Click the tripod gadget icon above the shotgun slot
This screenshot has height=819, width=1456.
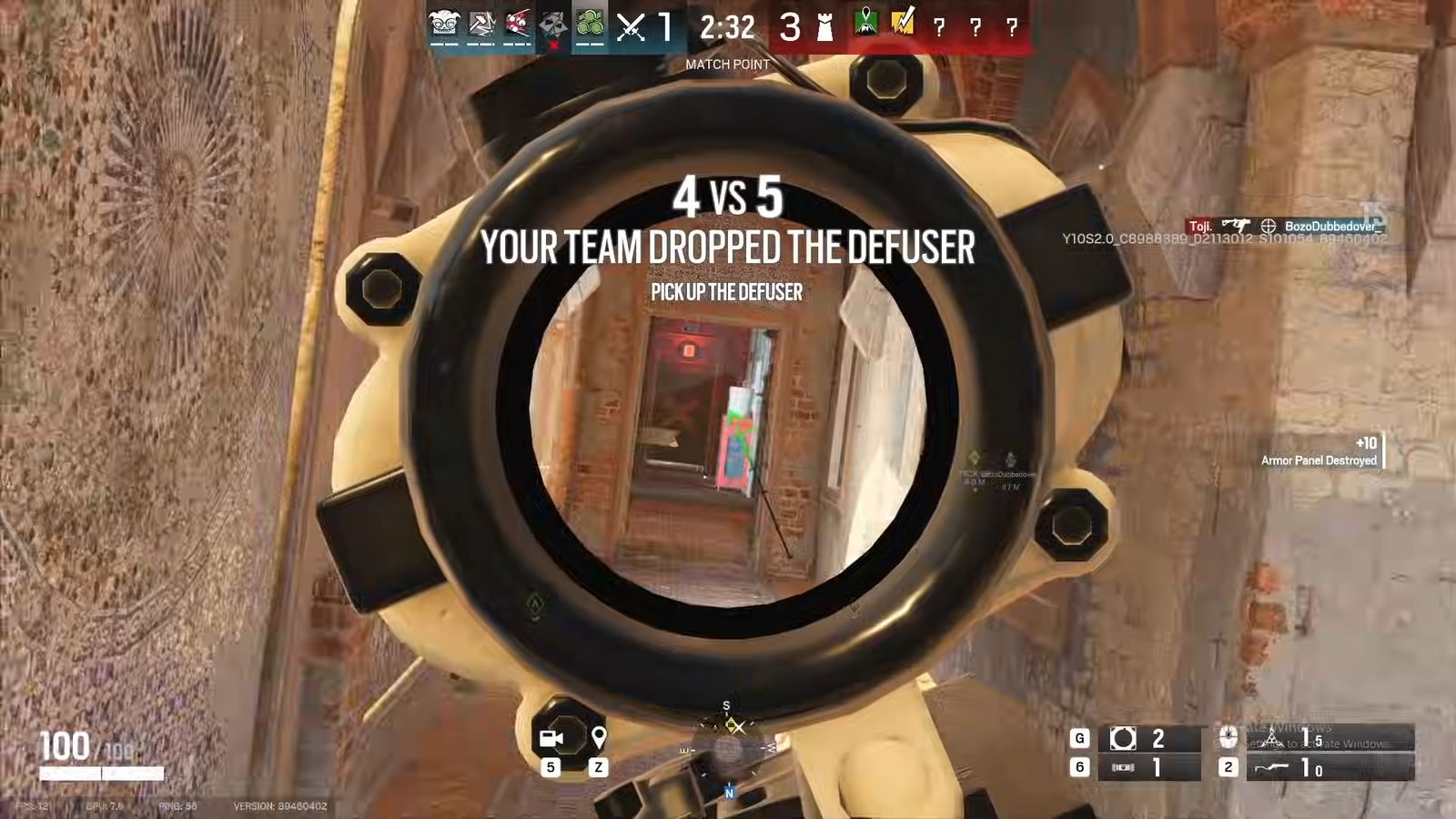click(x=1272, y=737)
